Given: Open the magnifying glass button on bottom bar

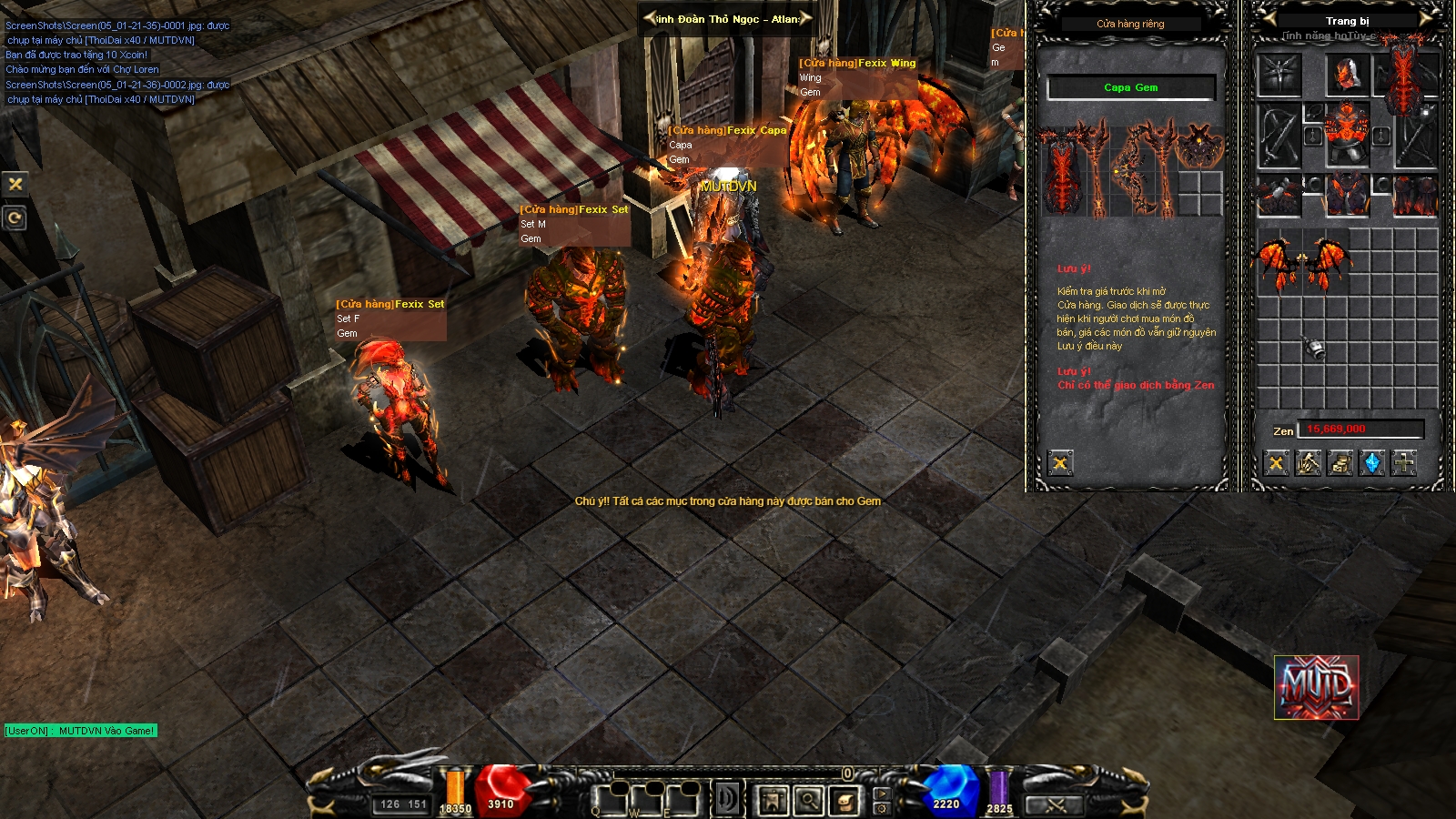Looking at the screenshot, I should [808, 801].
